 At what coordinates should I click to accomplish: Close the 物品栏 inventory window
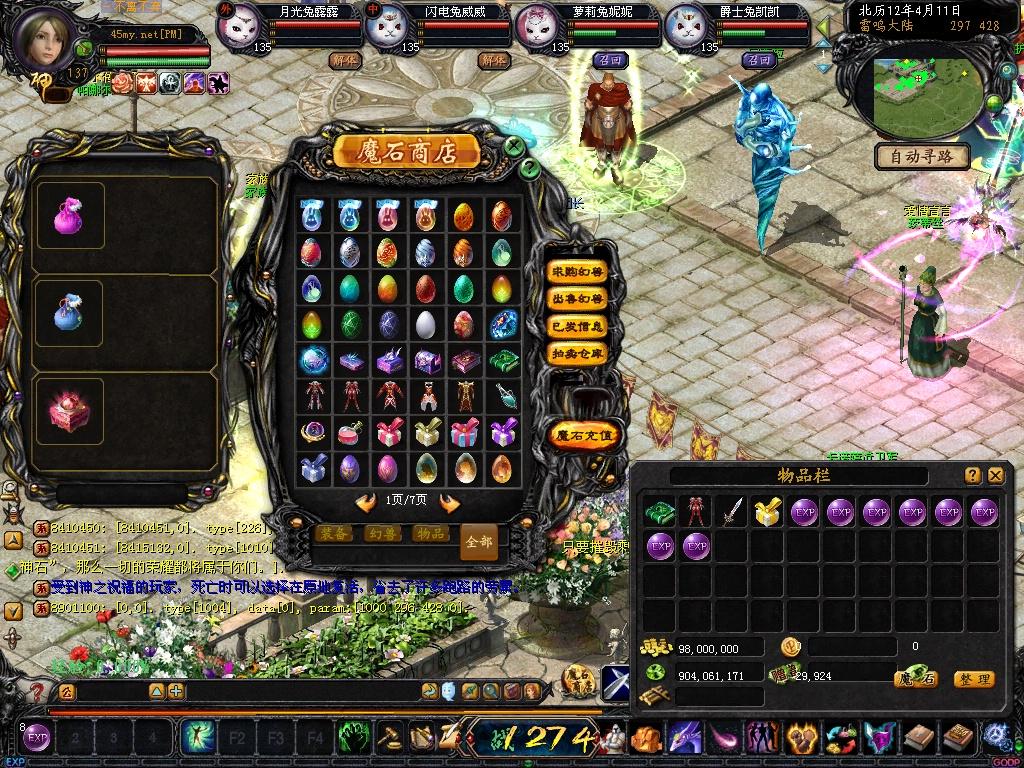tap(995, 476)
